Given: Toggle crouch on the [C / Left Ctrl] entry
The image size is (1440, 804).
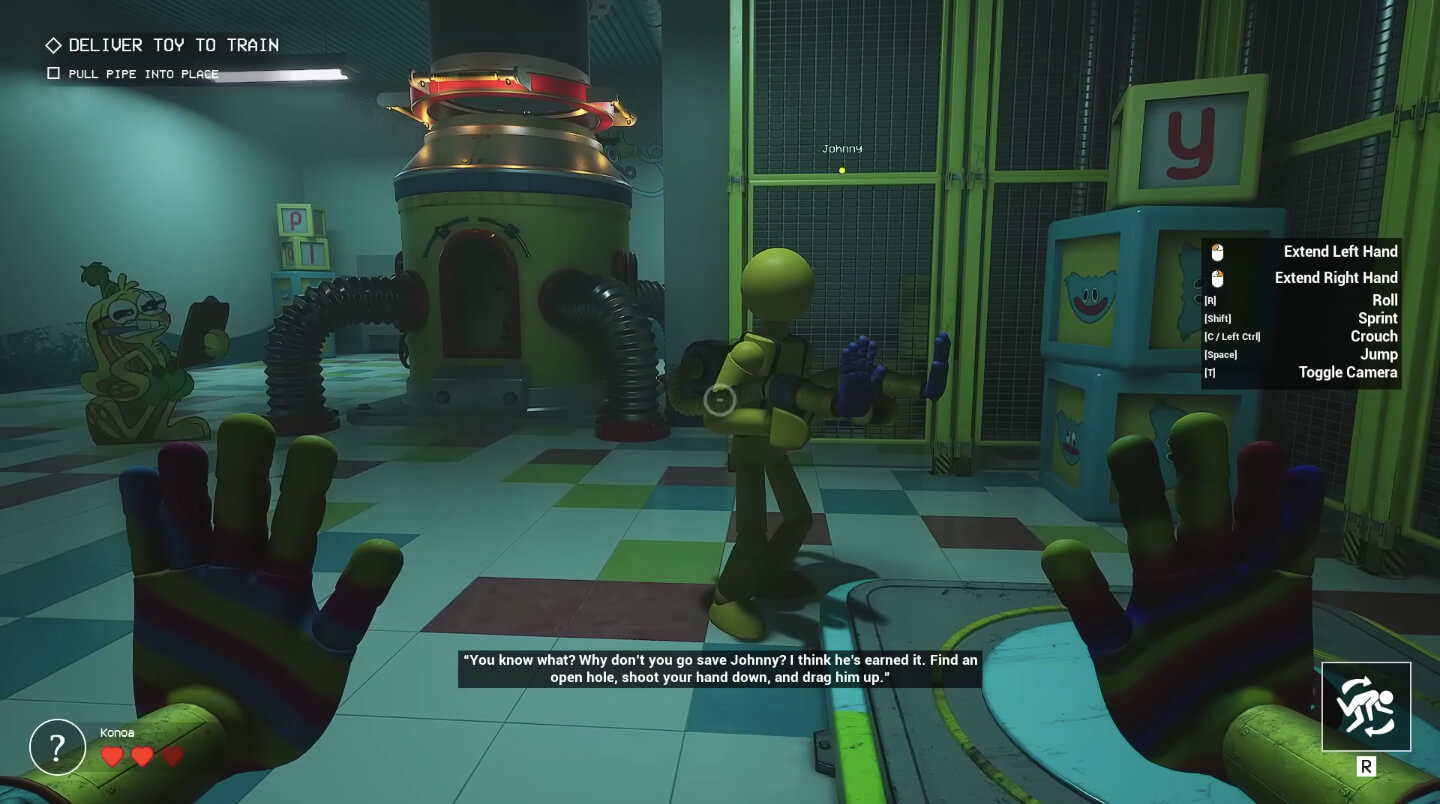Looking at the screenshot, I should point(1231,336).
